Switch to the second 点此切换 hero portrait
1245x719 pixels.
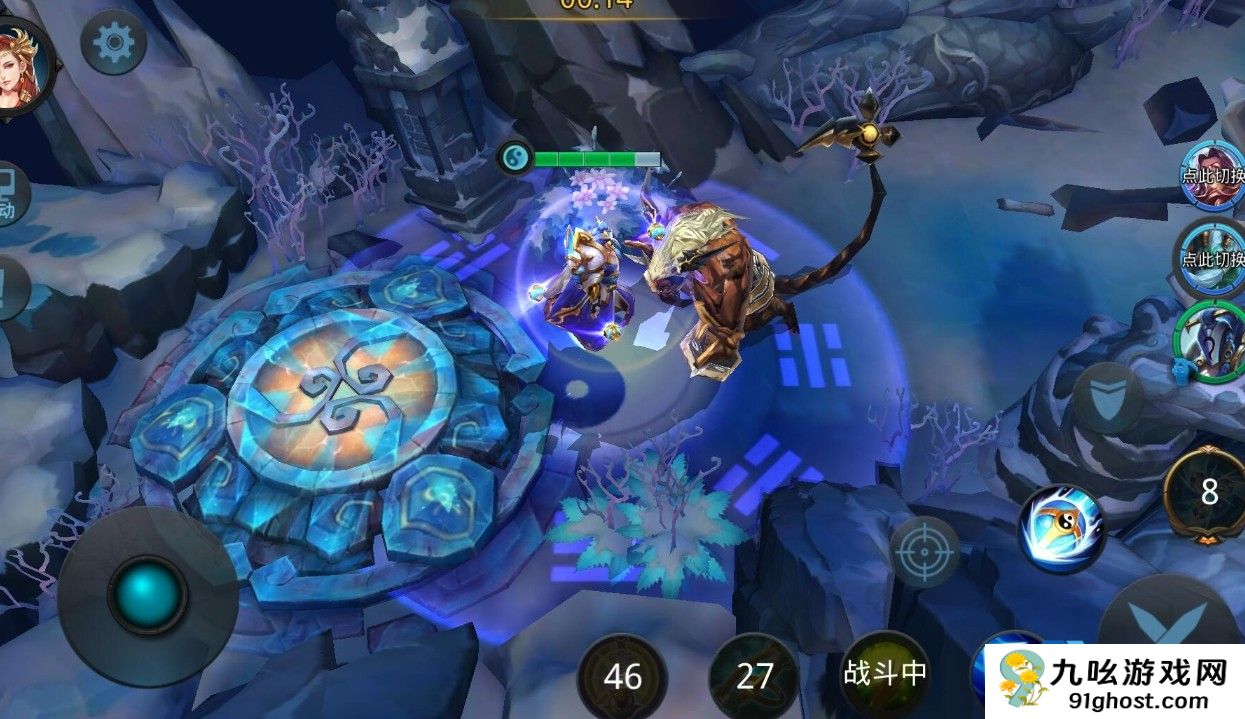point(1211,256)
